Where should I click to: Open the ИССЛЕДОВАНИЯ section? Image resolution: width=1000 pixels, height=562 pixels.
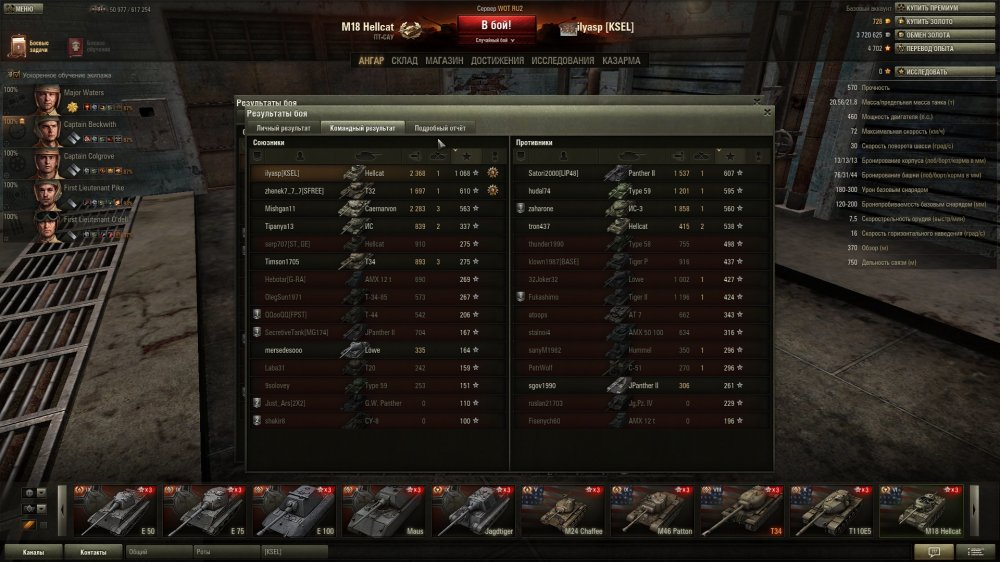[x=563, y=61]
